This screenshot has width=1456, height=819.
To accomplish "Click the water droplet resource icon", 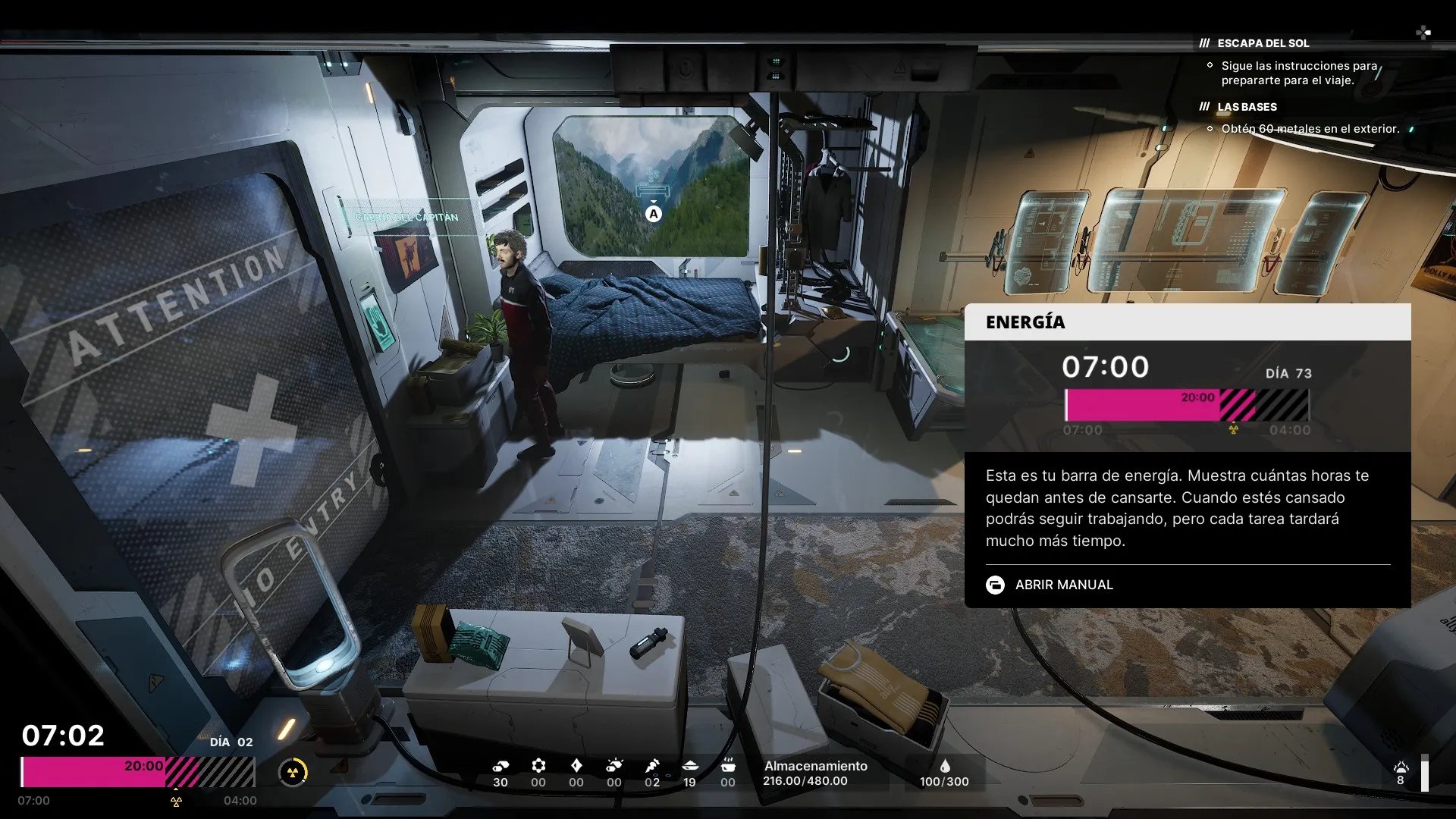I will pyautogui.click(x=944, y=767).
